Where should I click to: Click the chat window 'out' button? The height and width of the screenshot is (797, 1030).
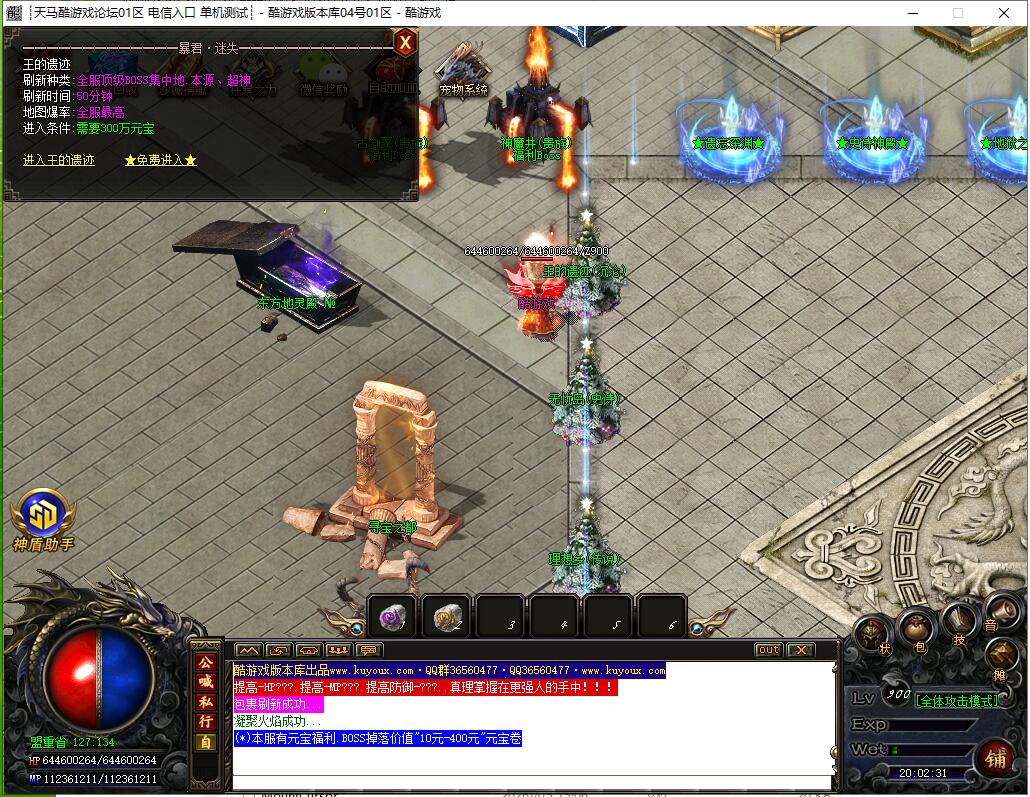(768, 650)
